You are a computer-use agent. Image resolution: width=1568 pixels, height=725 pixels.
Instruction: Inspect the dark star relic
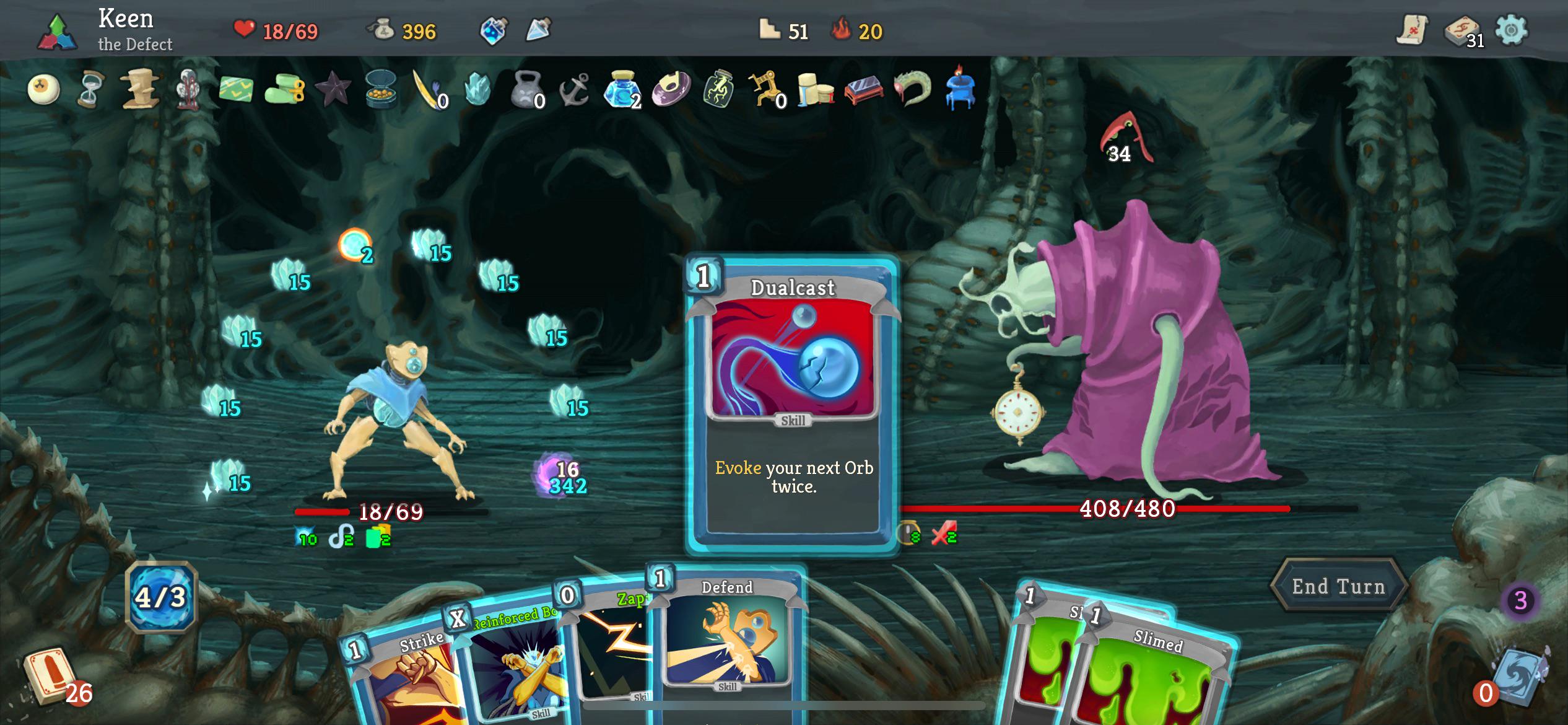click(x=333, y=90)
